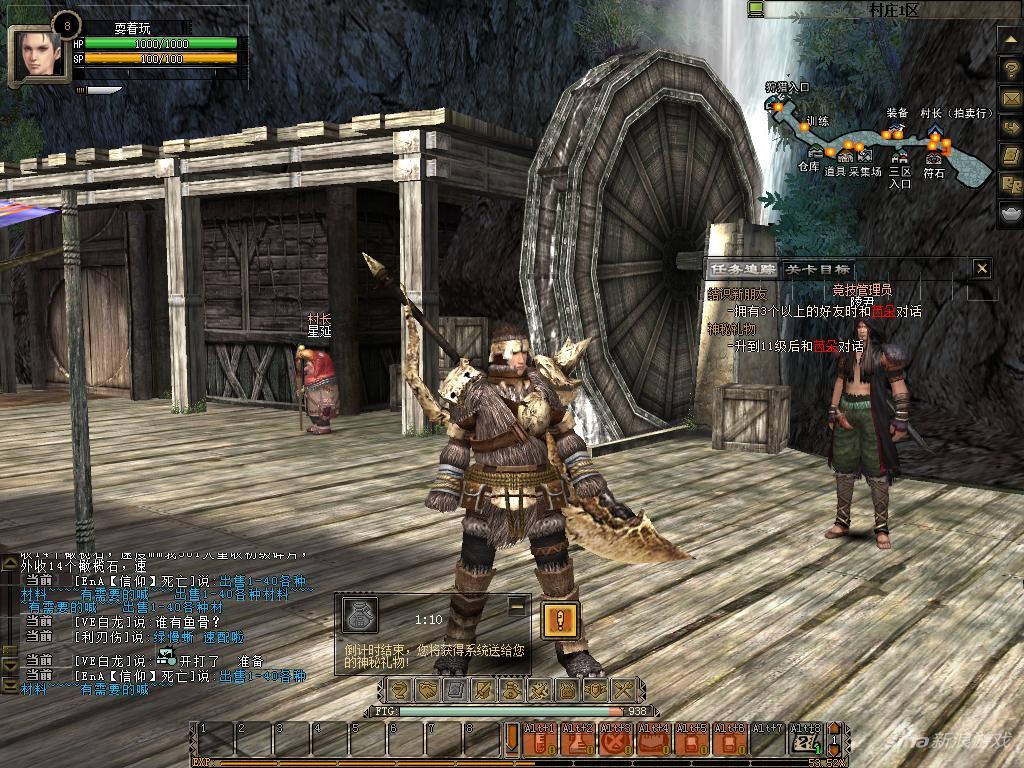This screenshot has height=768, width=1024.
Task: Close the quest tracker panel
Action: [982, 268]
